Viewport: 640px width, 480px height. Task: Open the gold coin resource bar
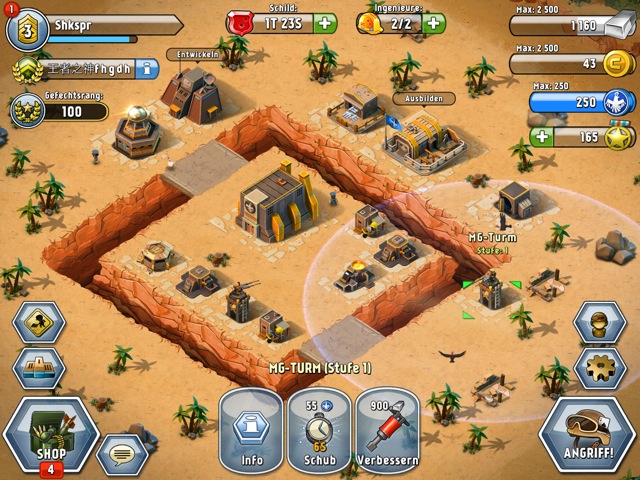pyautogui.click(x=572, y=64)
